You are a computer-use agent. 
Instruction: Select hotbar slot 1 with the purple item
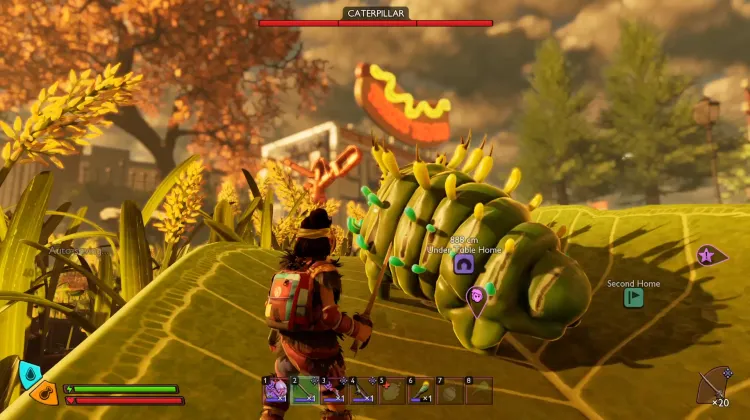275,391
